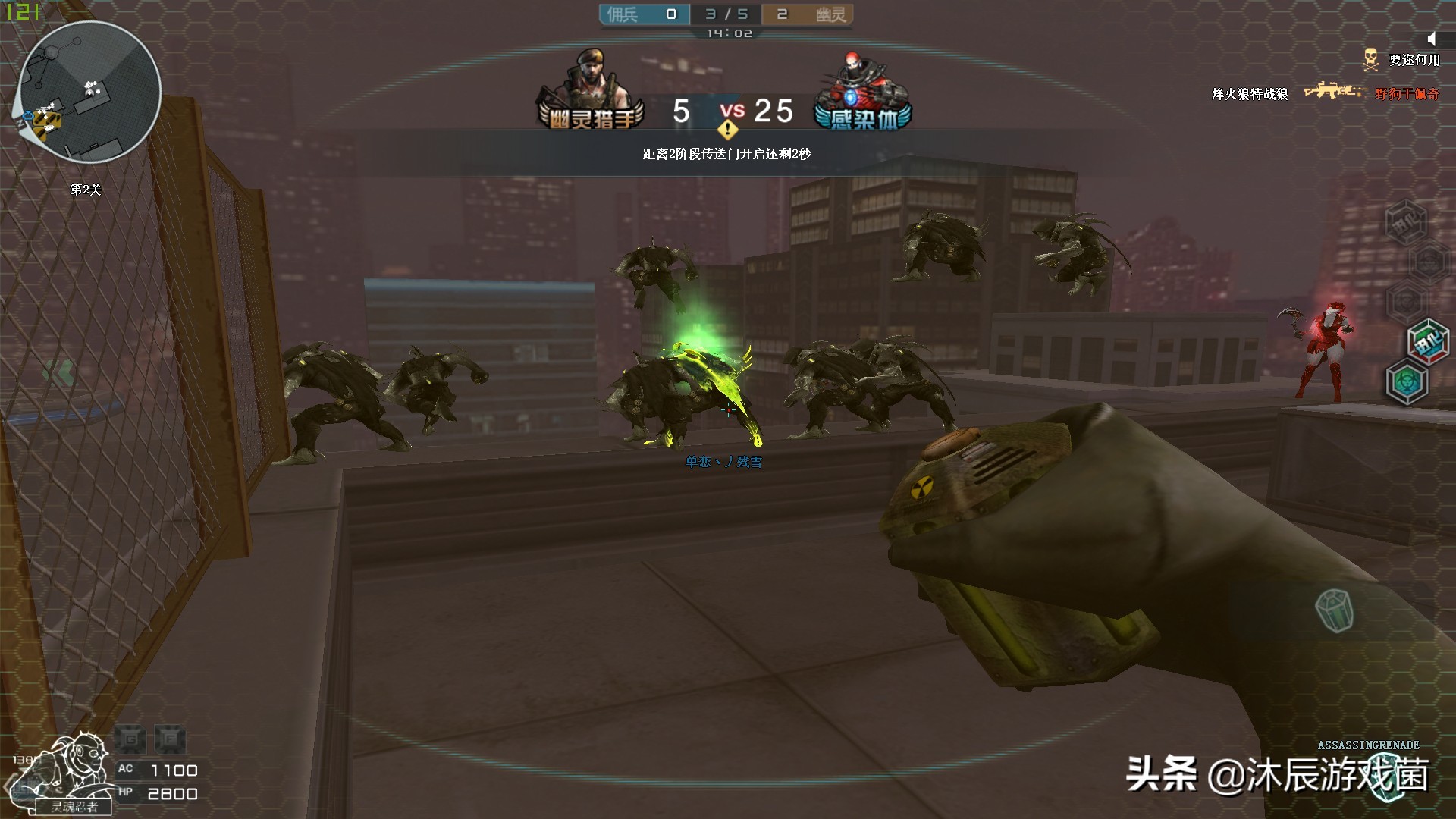Viewport: 1456px width, 819px height.
Task: Select the green crystal grenade icon
Action: point(1334,610)
